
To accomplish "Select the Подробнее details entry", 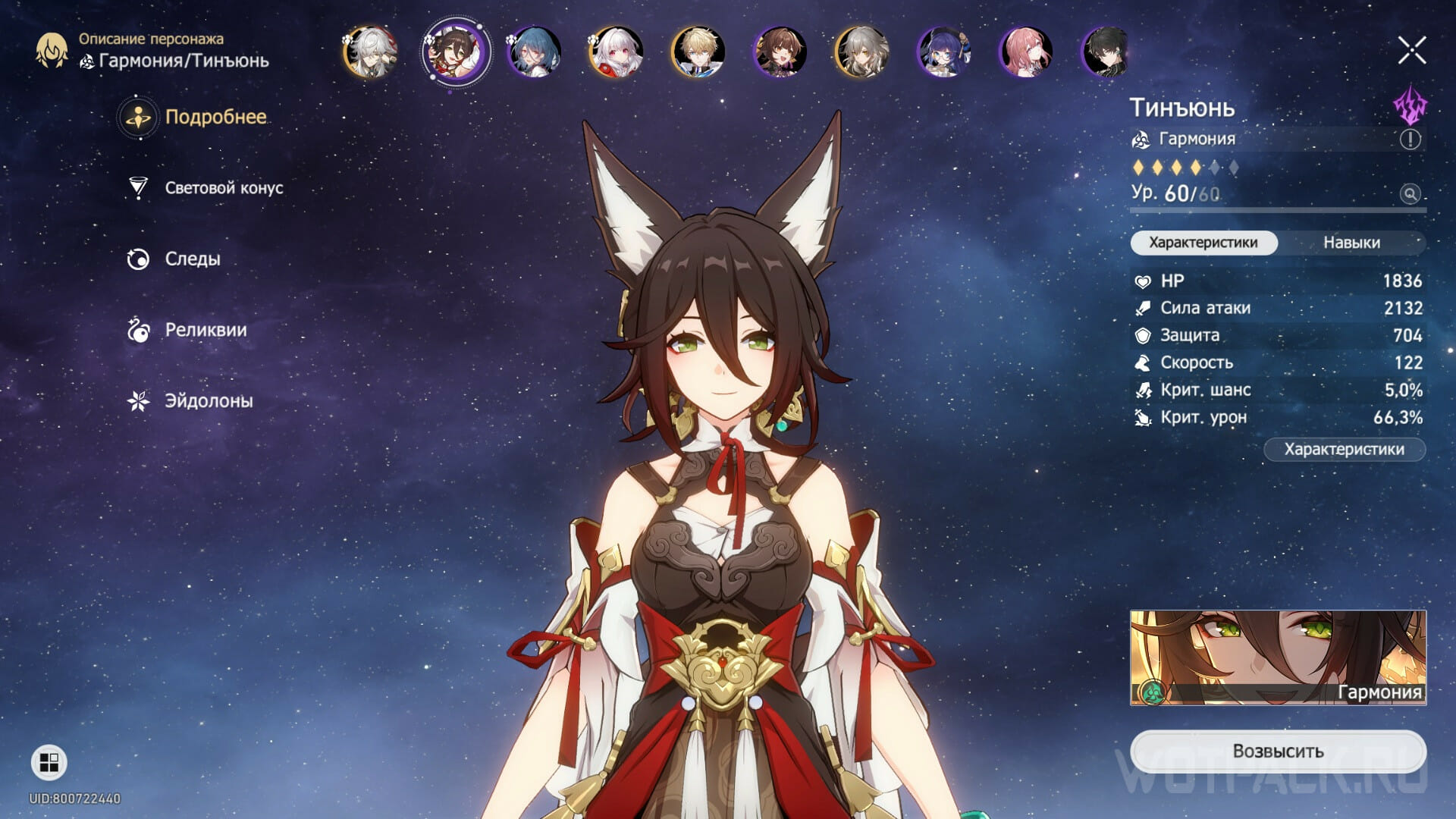I will (x=215, y=118).
